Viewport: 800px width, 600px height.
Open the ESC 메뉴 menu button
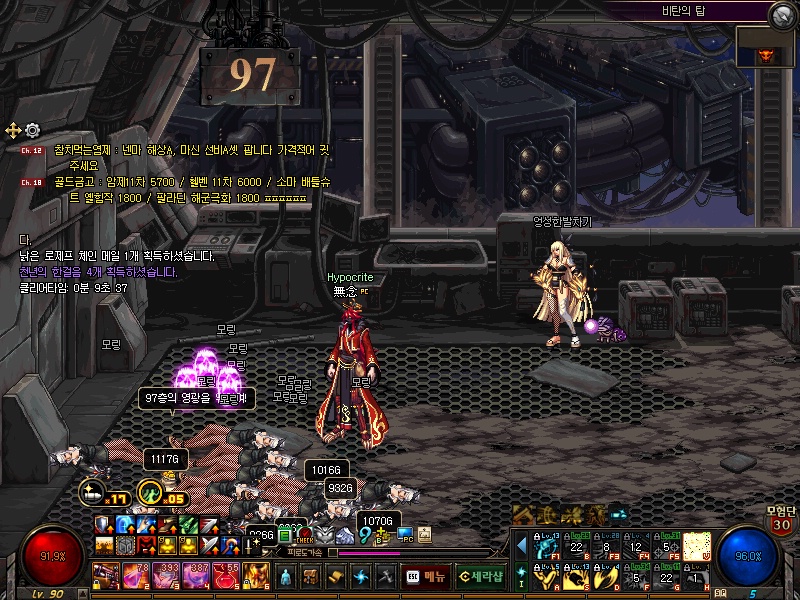point(425,577)
